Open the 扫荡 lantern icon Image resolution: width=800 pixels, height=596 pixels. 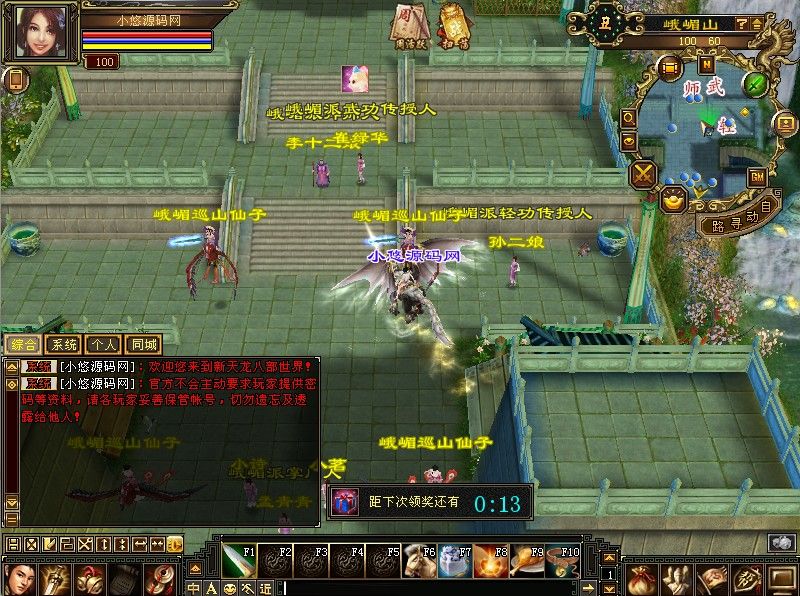pos(454,24)
